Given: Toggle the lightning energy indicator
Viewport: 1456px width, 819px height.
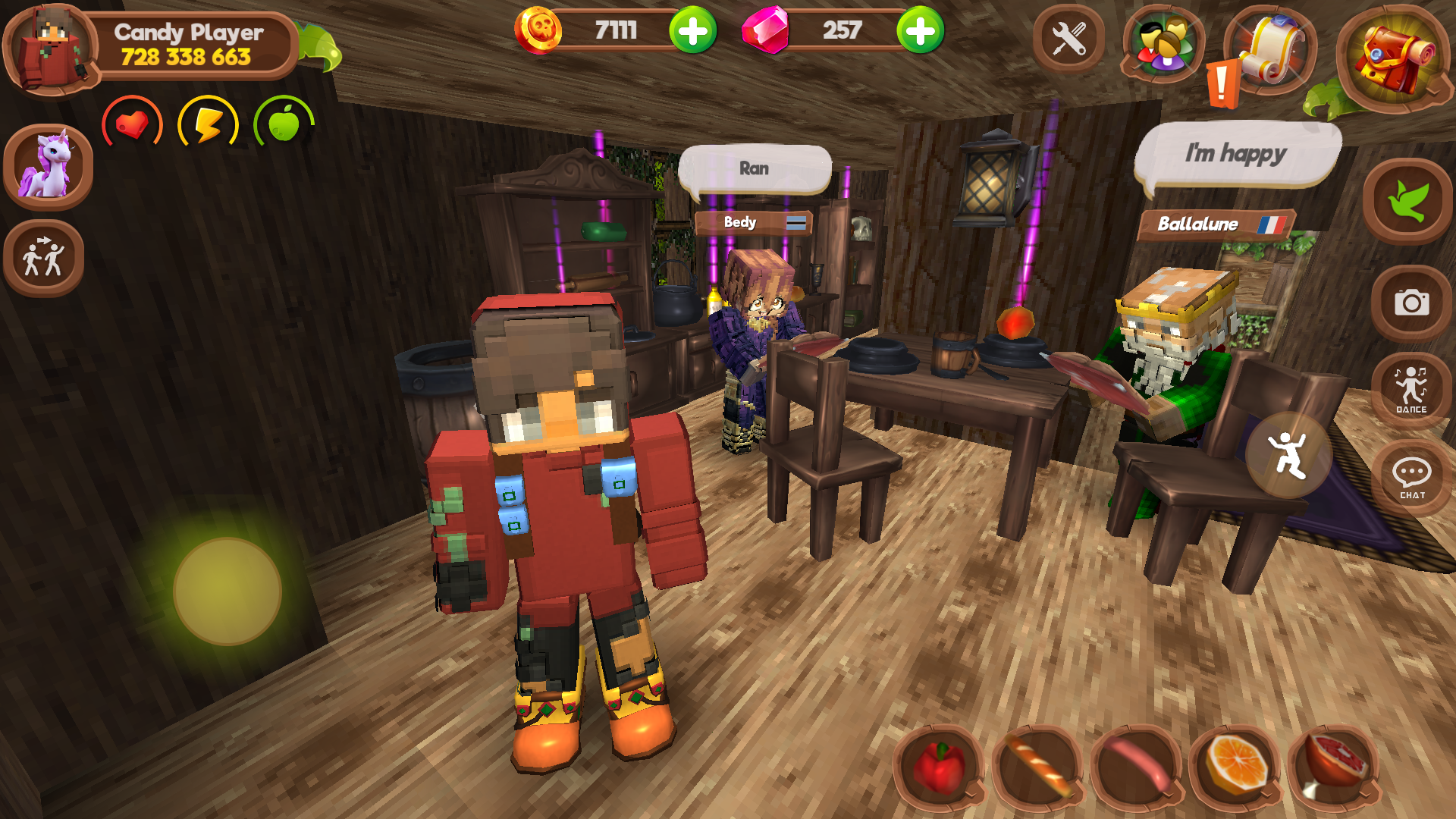Looking at the screenshot, I should click(x=209, y=124).
